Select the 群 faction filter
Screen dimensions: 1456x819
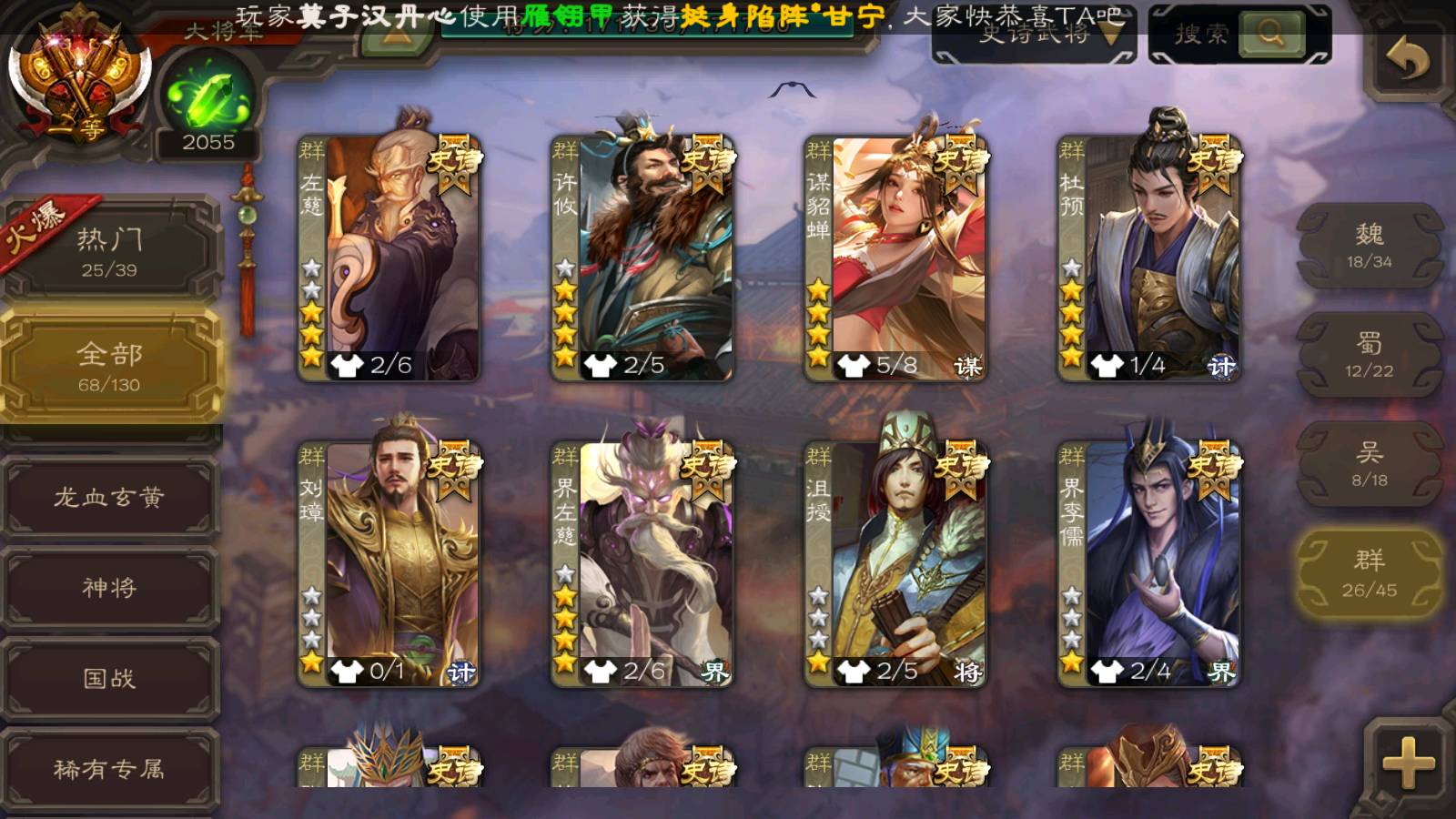[1369, 573]
